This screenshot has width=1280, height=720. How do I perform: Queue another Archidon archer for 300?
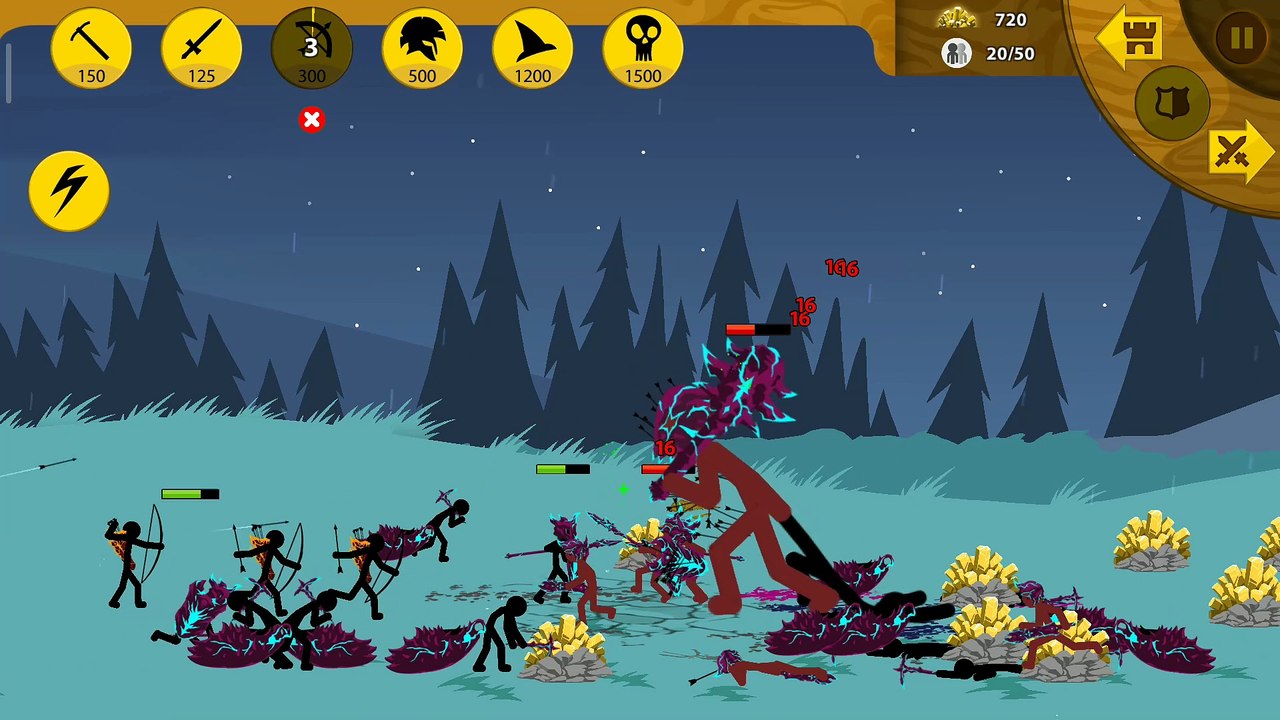pos(311,48)
